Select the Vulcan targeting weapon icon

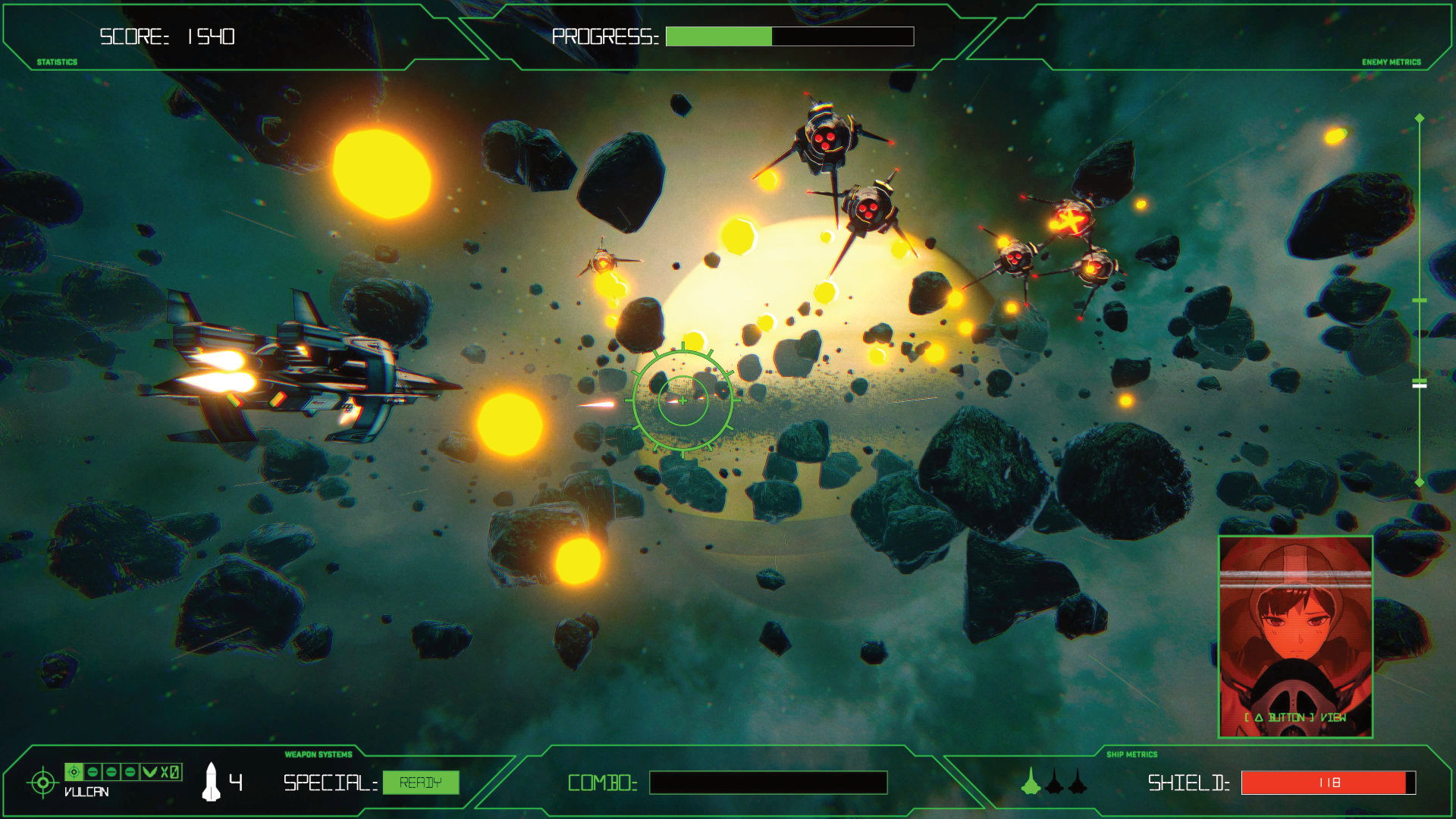pyautogui.click(x=74, y=772)
